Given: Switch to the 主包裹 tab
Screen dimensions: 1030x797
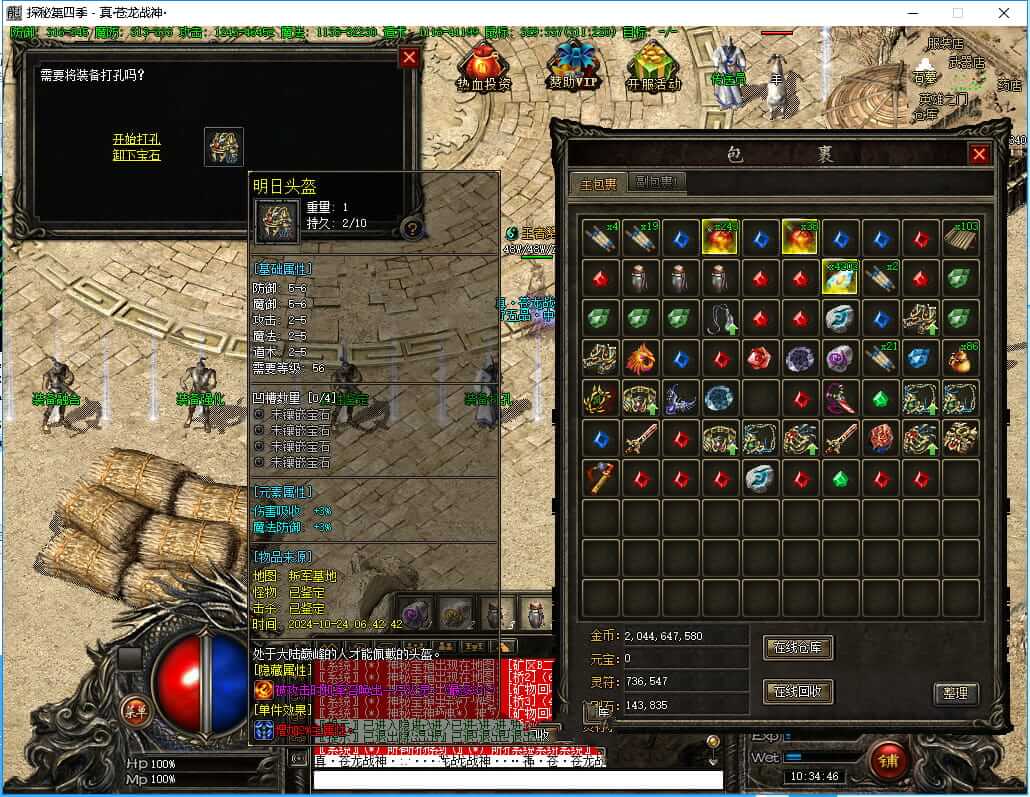Looking at the screenshot, I should tap(598, 183).
